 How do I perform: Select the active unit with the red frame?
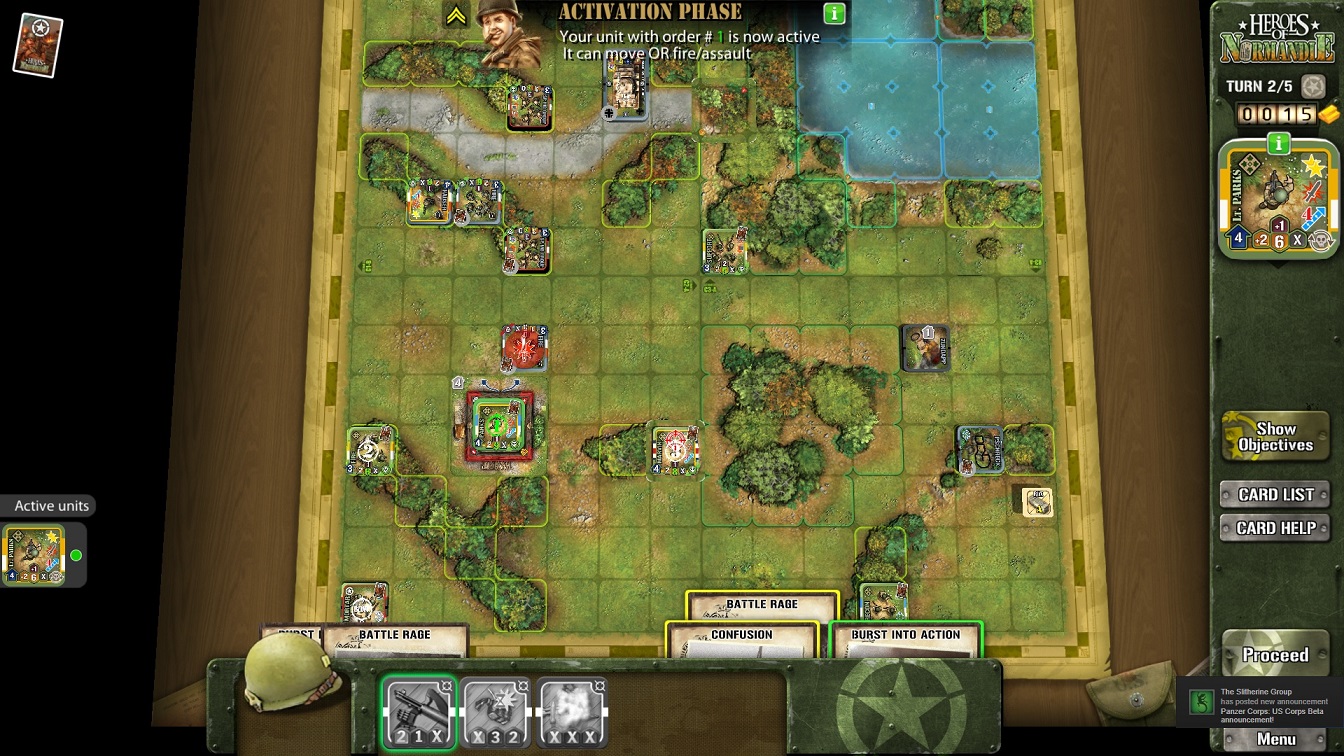point(499,426)
